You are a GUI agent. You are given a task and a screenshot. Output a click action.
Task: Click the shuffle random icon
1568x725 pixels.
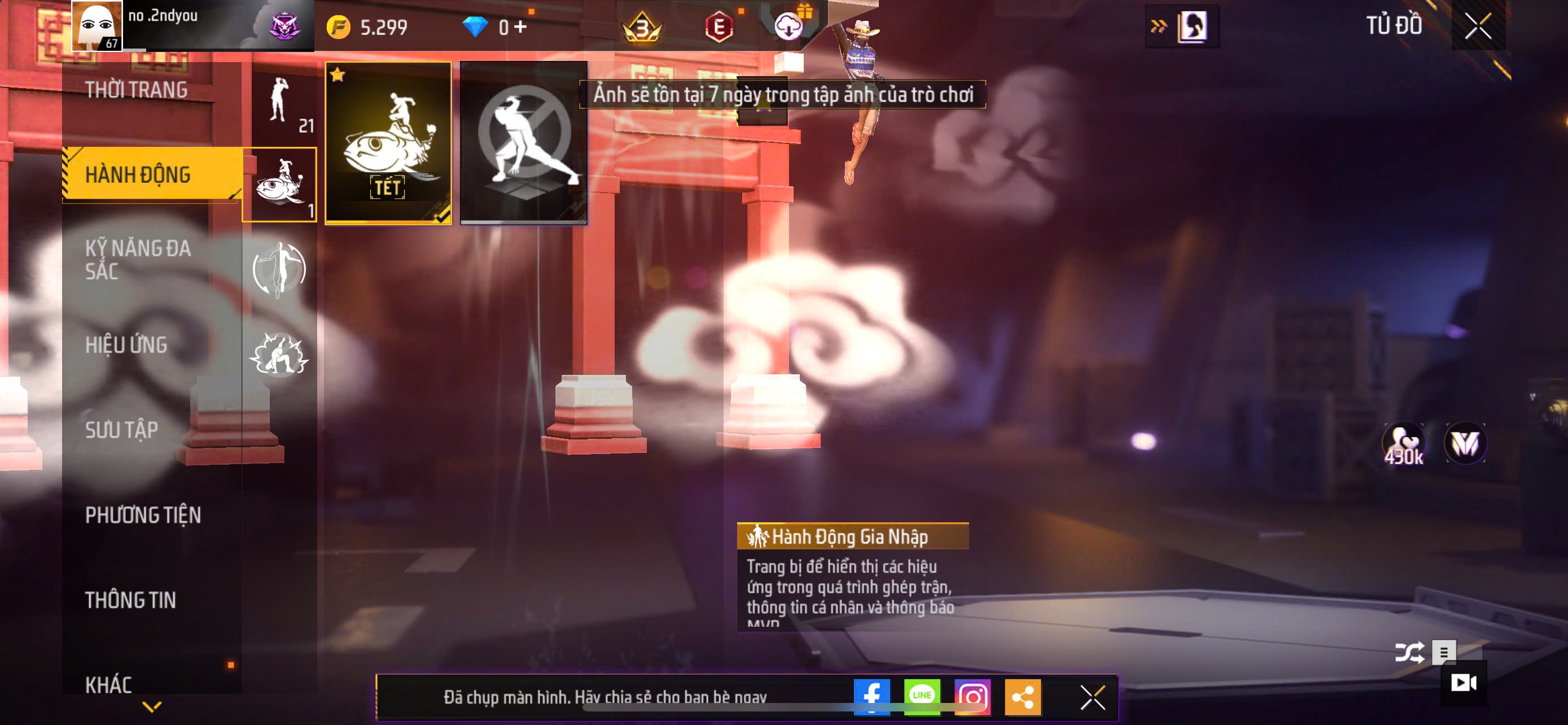click(x=1409, y=653)
